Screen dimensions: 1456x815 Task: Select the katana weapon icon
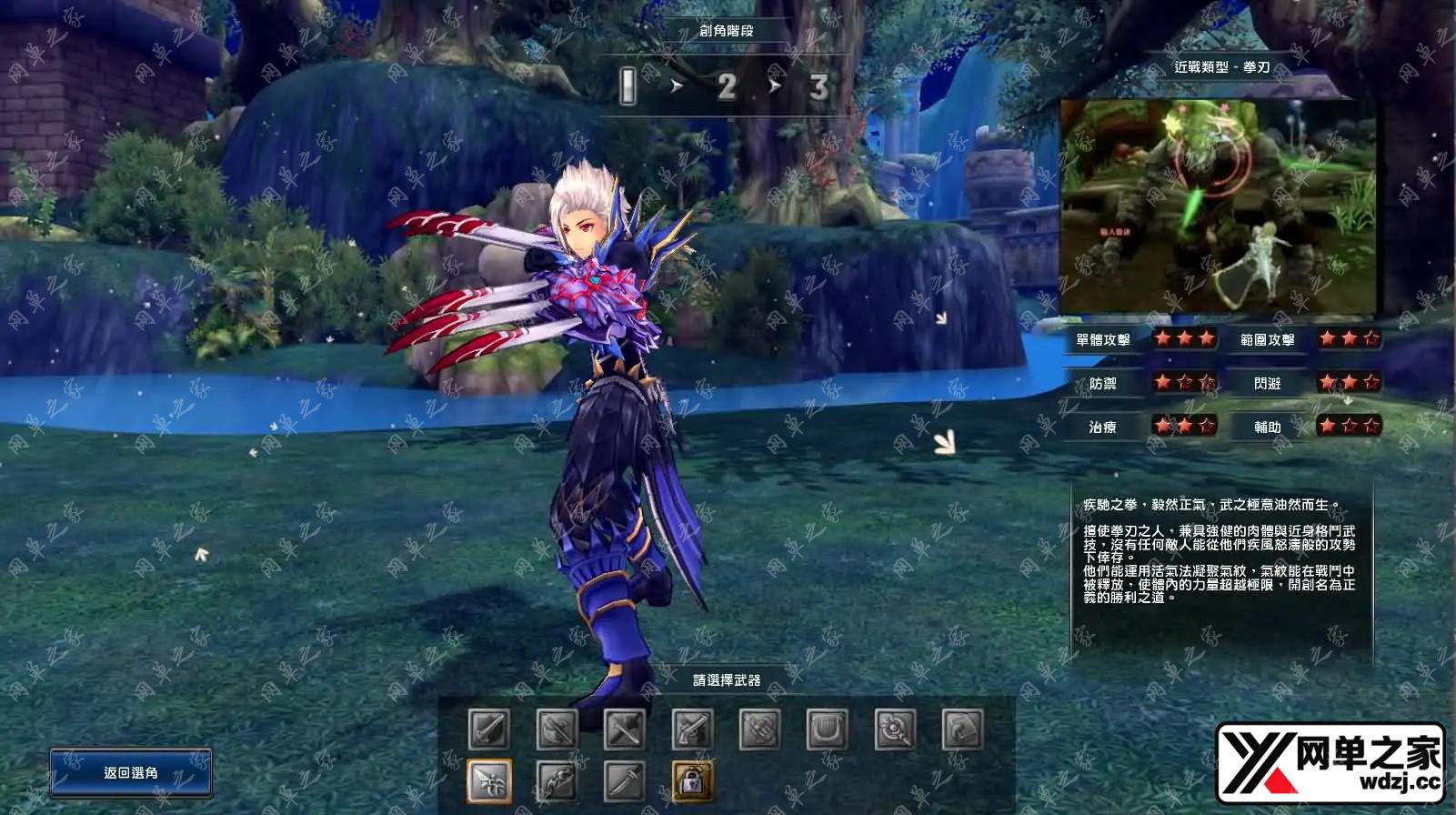pos(624,780)
